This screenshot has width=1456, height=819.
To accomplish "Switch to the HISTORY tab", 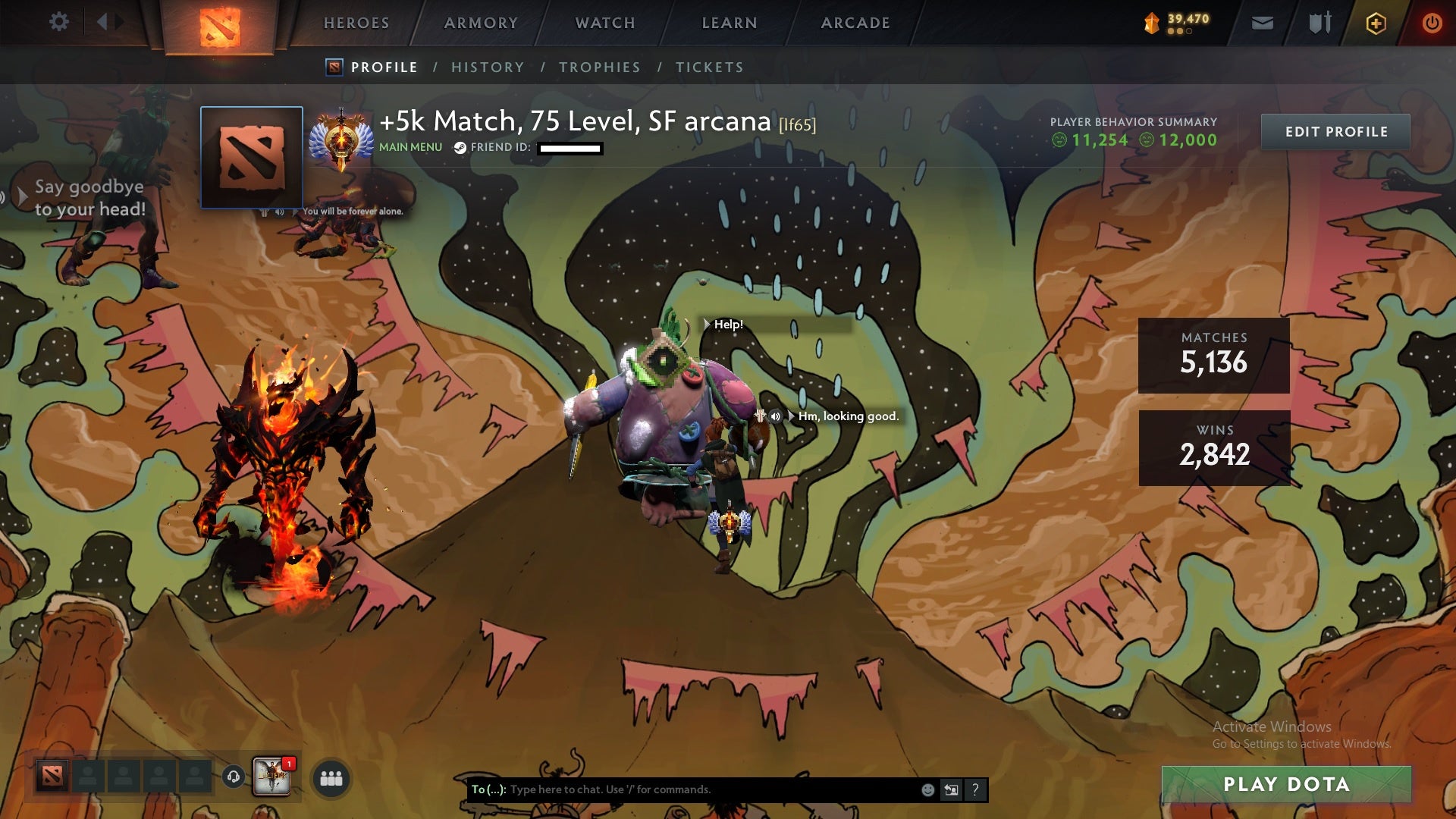I will [486, 67].
